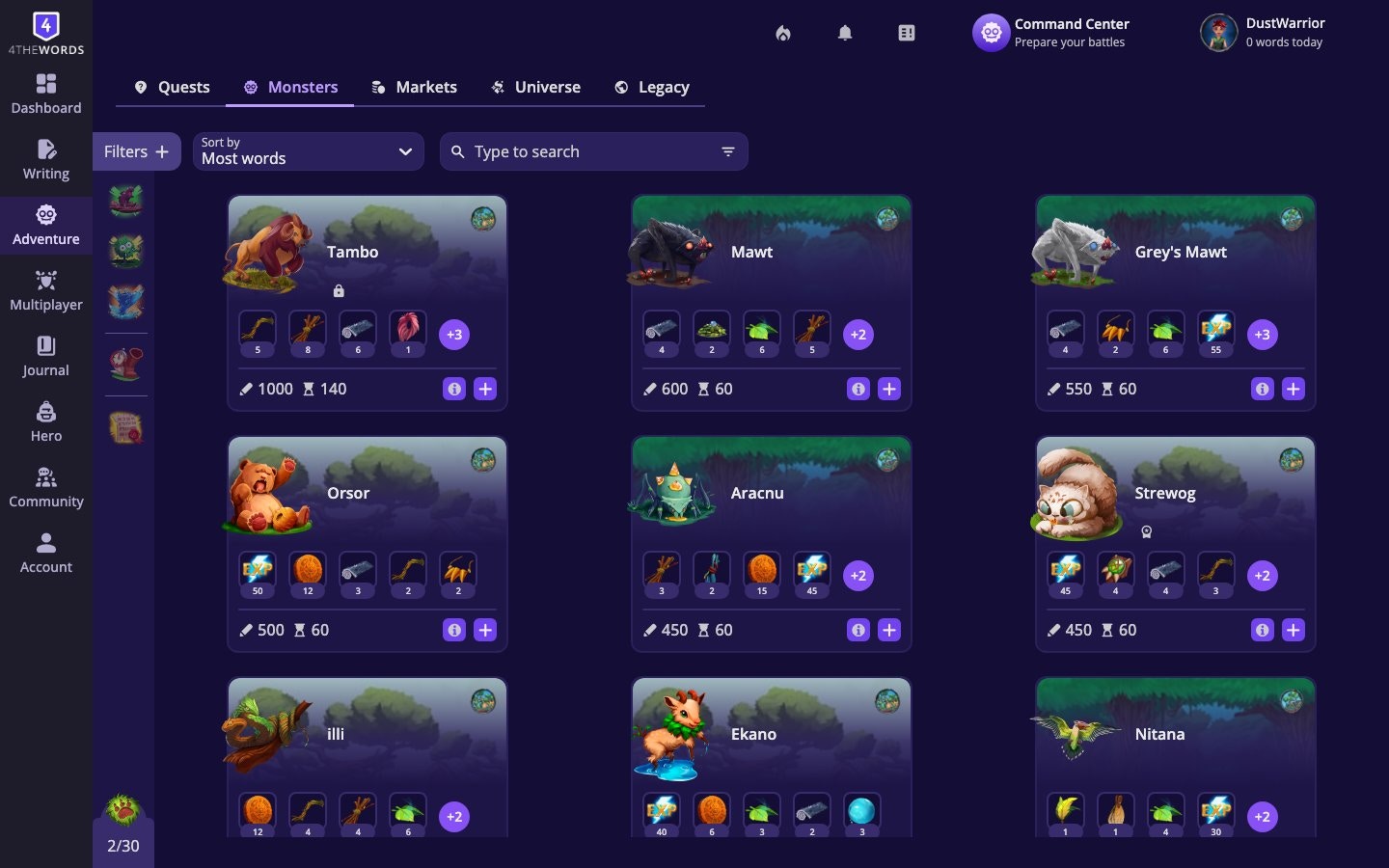Image resolution: width=1389 pixels, height=868 pixels.
Task: Open the notifications bell in the header
Action: [x=844, y=32]
